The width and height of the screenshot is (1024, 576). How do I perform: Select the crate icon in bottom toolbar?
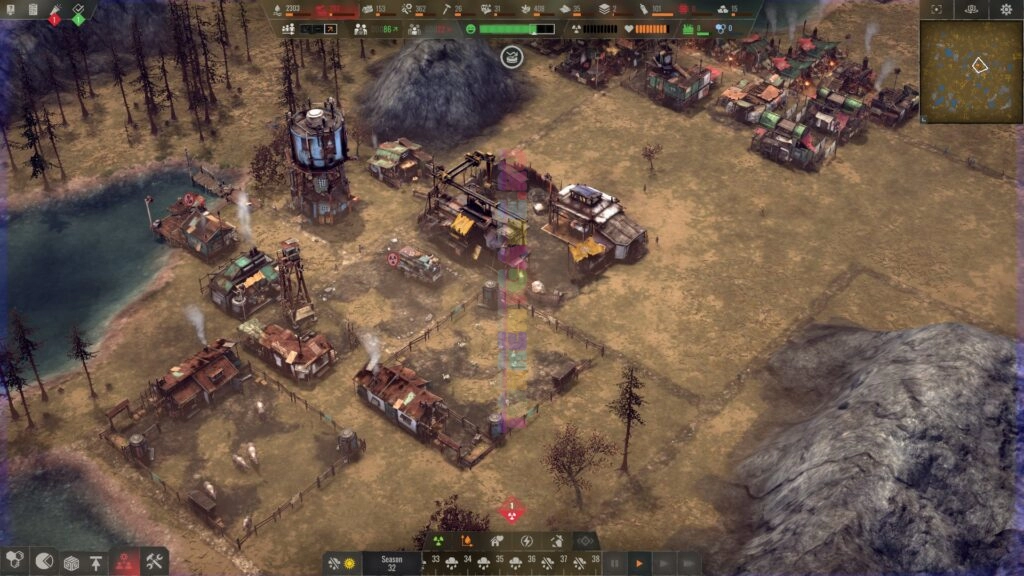pyautogui.click(x=70, y=562)
